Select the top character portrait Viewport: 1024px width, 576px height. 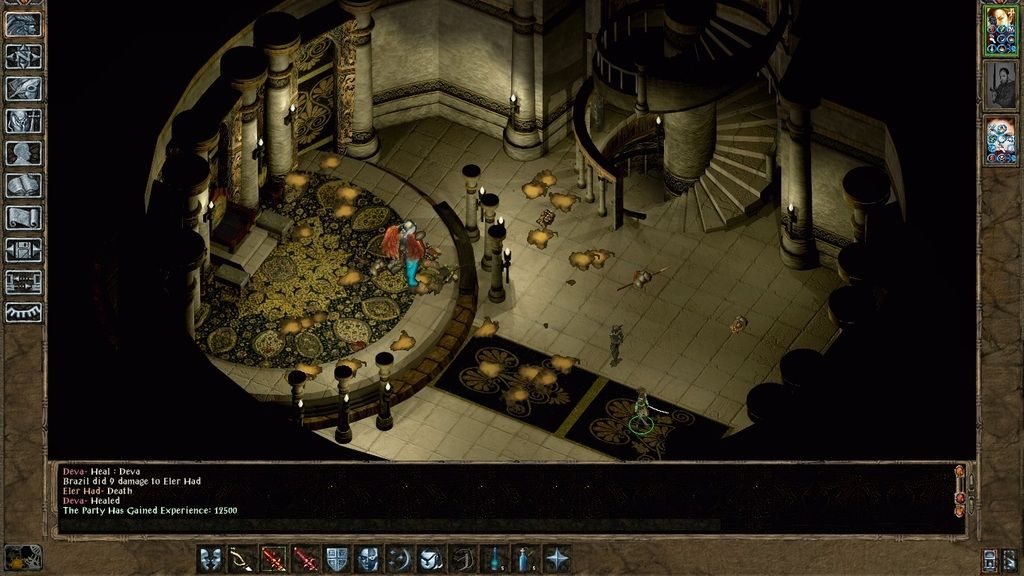1000,30
